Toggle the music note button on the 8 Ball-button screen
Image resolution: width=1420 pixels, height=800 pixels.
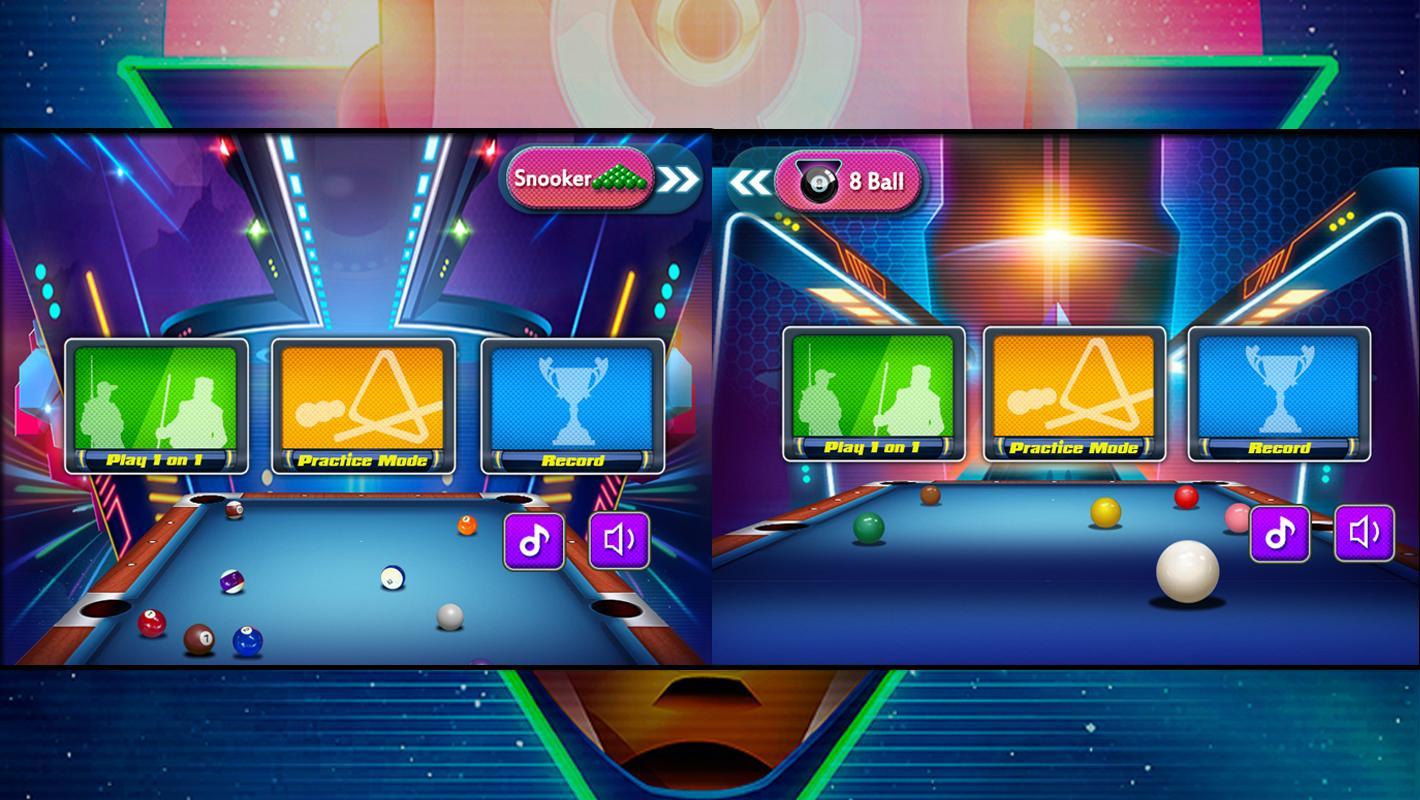1280,533
